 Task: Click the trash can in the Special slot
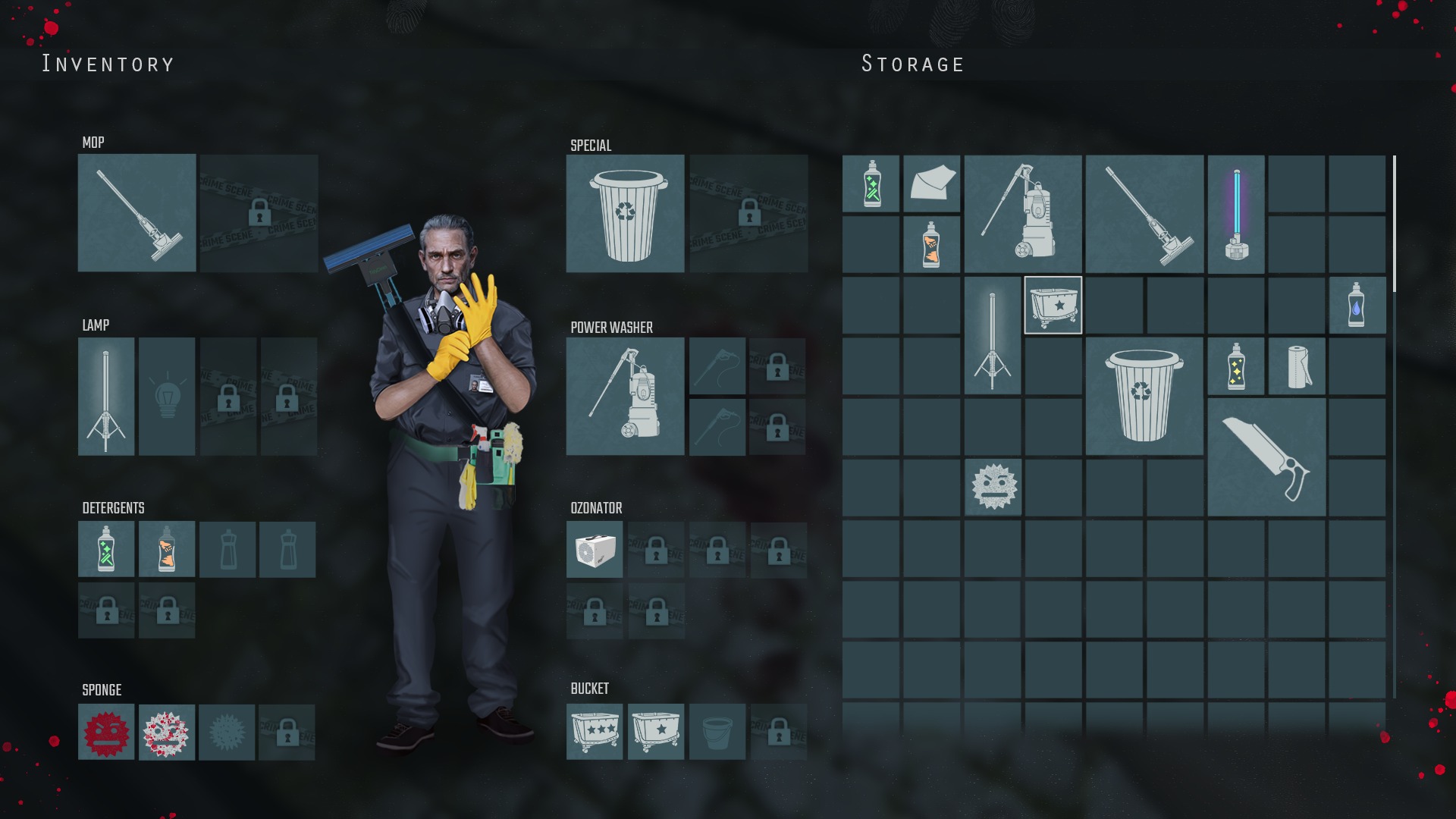coord(625,213)
